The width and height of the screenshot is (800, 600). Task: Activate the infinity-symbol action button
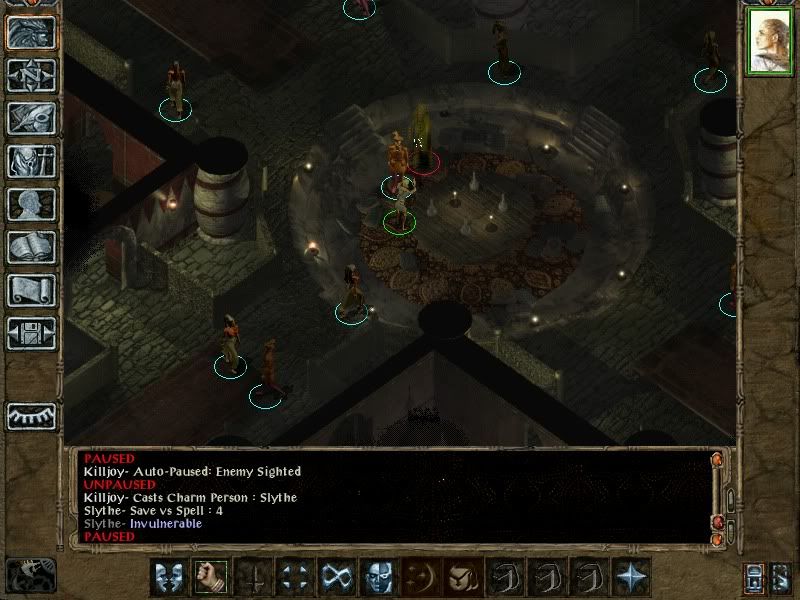[x=336, y=576]
